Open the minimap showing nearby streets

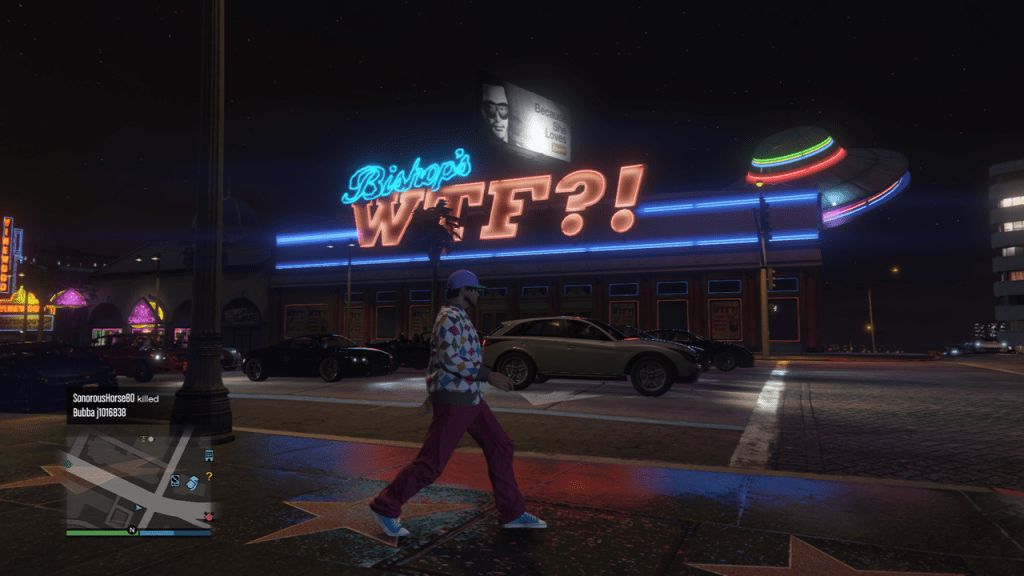tap(139, 479)
